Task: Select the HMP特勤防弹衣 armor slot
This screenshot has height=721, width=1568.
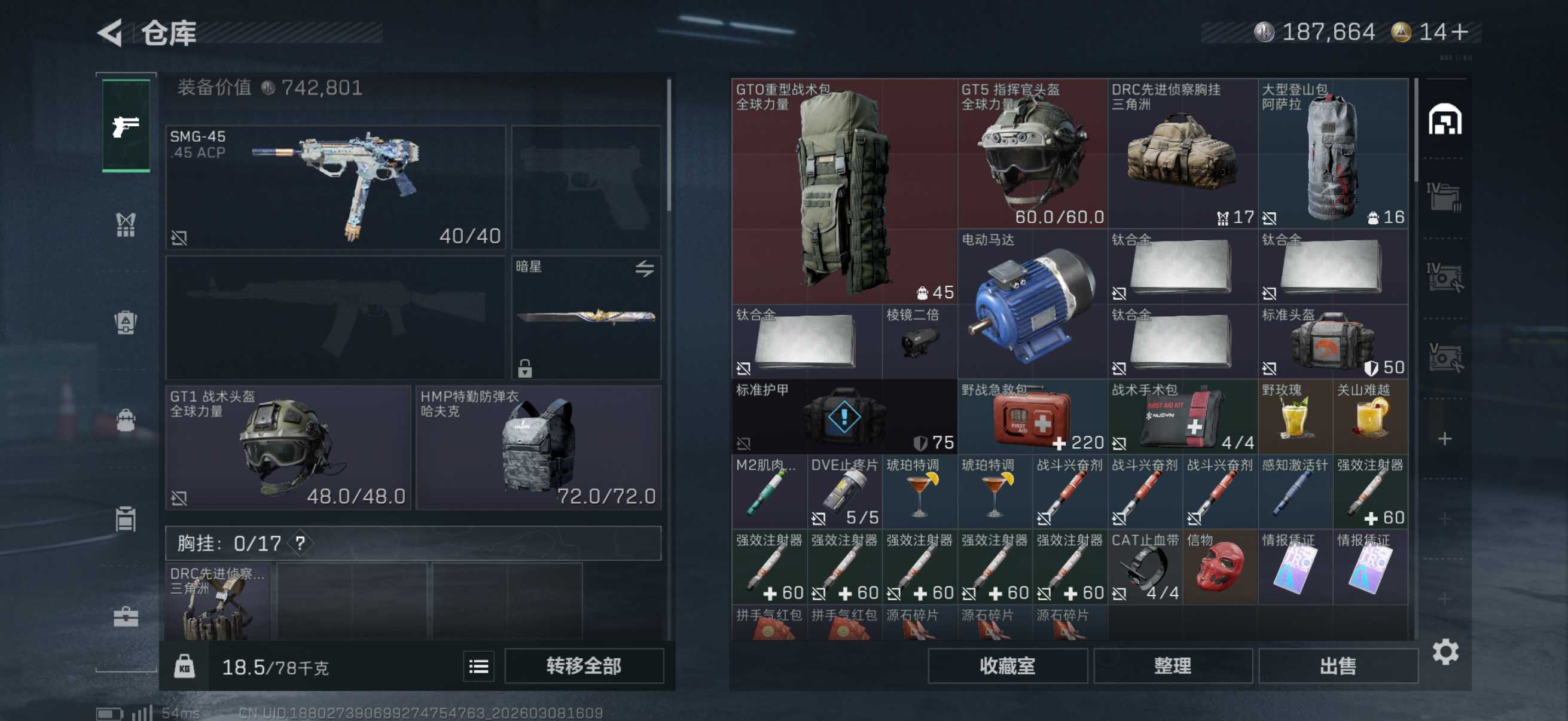Action: [x=538, y=447]
